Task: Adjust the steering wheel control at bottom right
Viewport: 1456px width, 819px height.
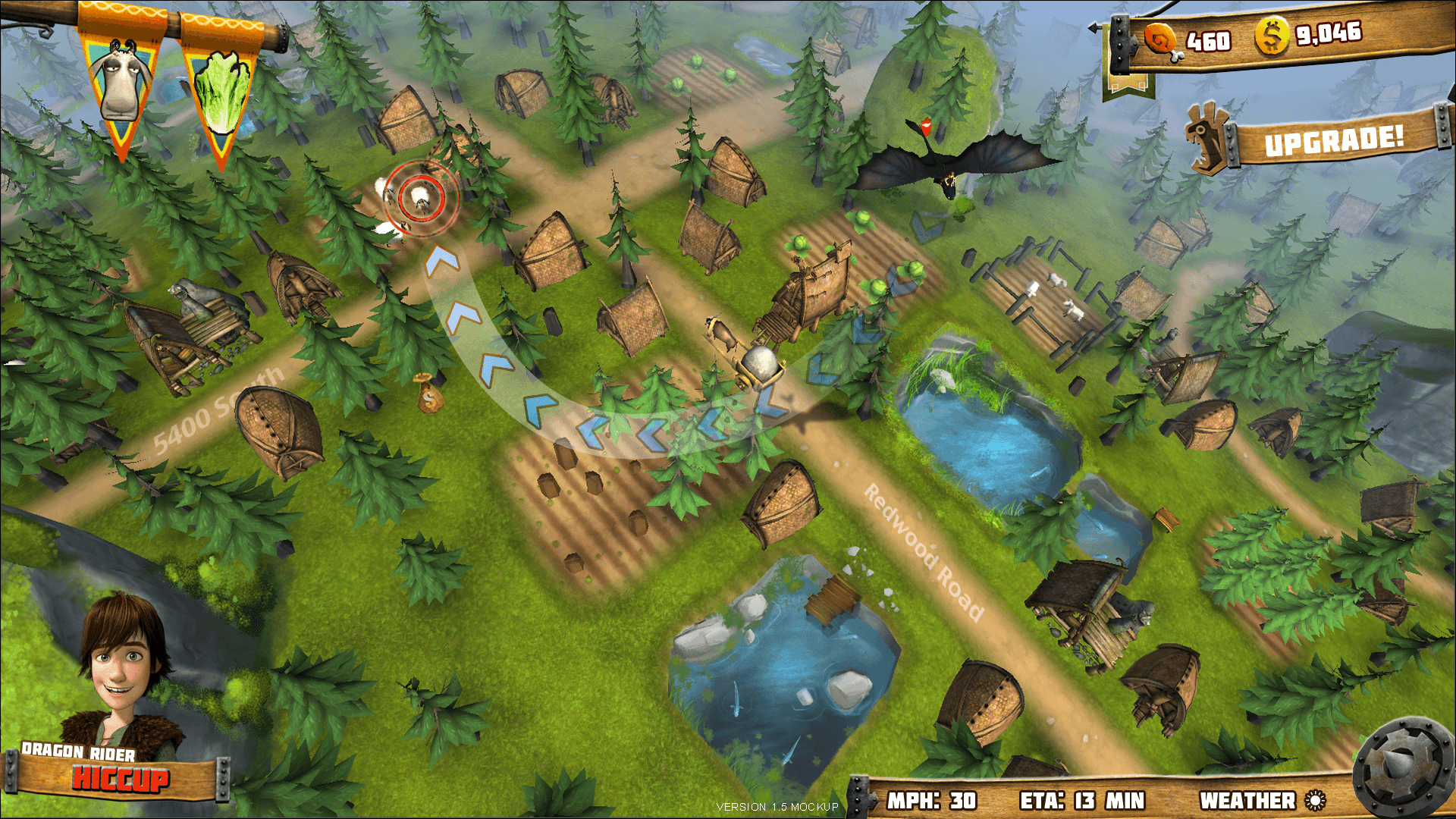Action: click(x=1401, y=763)
